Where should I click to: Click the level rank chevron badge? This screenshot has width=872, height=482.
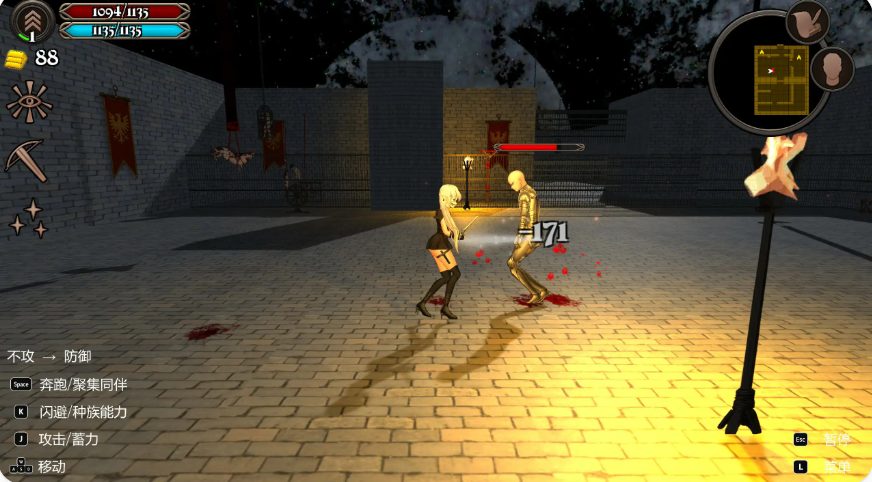click(31, 21)
